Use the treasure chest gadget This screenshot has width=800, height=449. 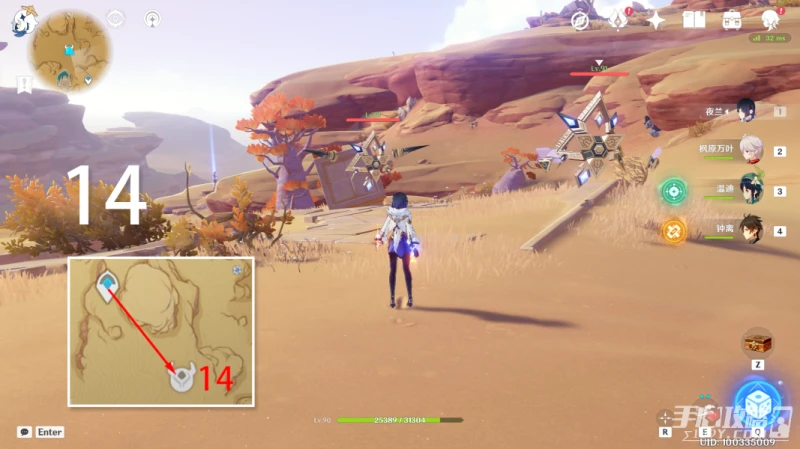pyautogui.click(x=757, y=343)
